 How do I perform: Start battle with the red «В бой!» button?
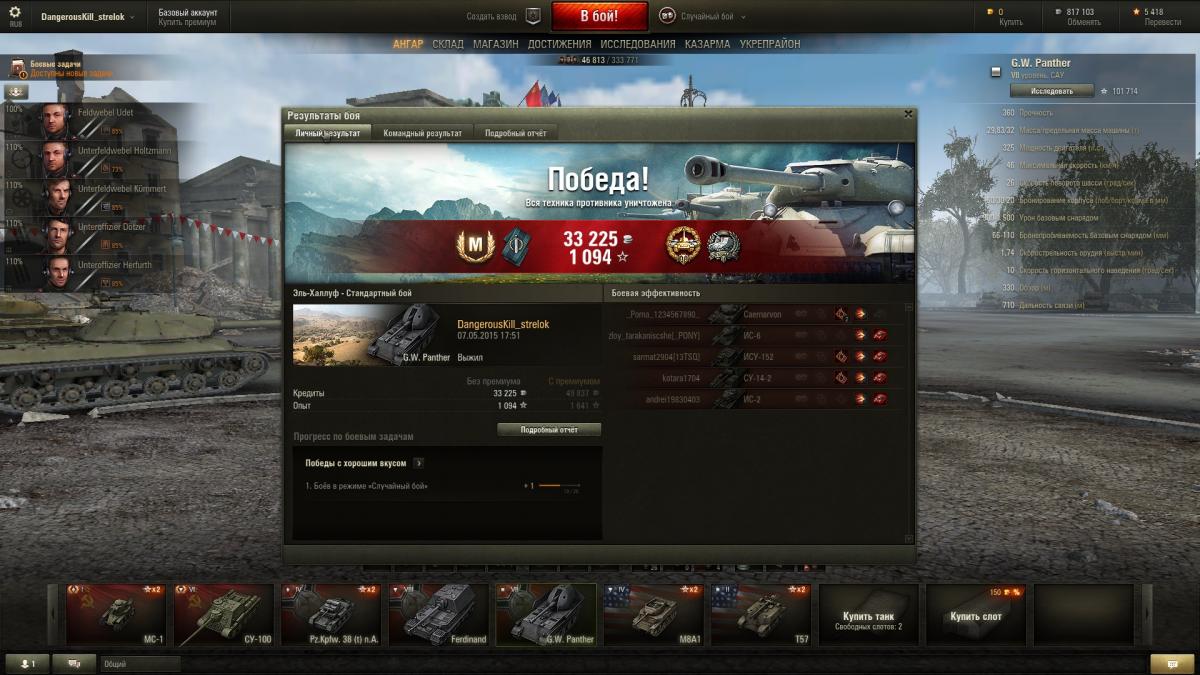click(x=599, y=16)
